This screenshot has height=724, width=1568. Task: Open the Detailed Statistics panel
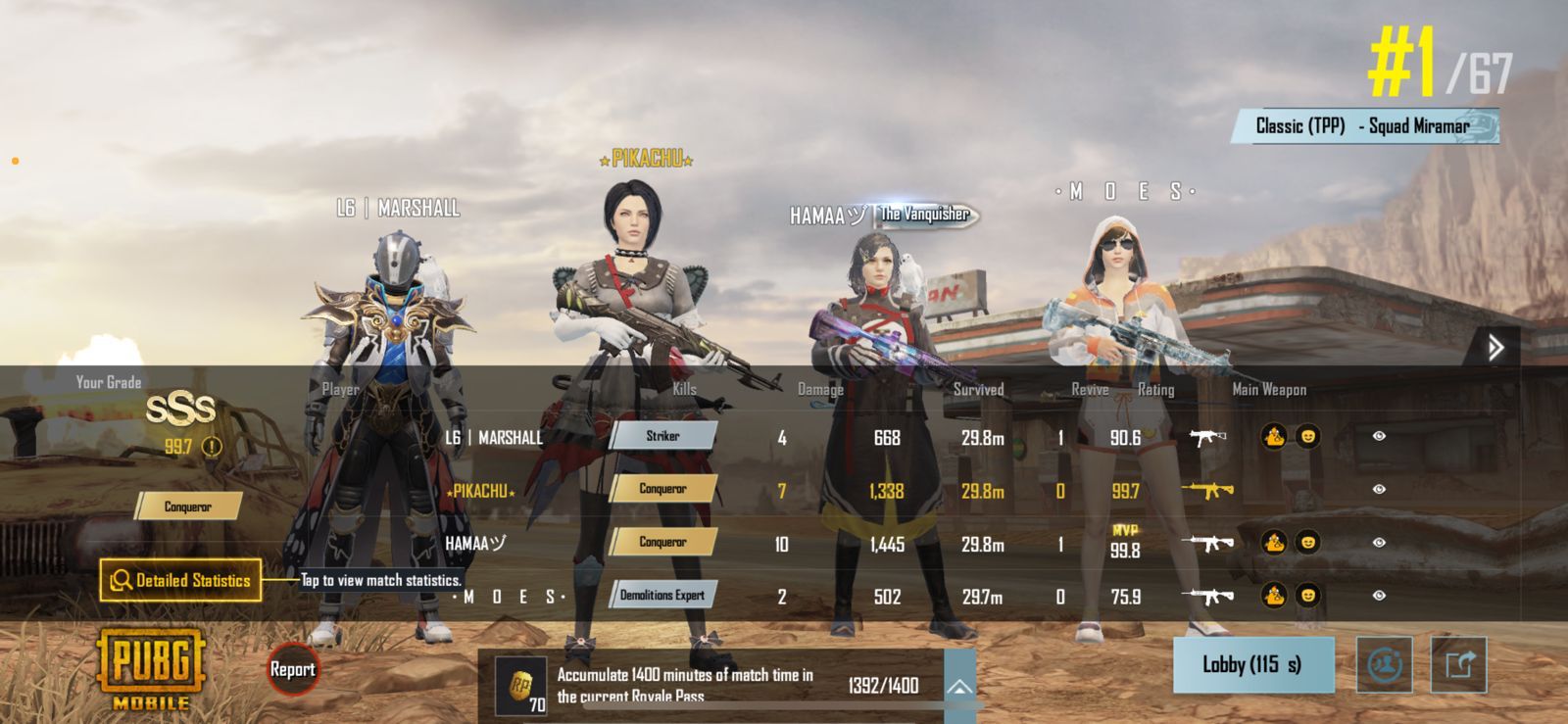pos(181,580)
